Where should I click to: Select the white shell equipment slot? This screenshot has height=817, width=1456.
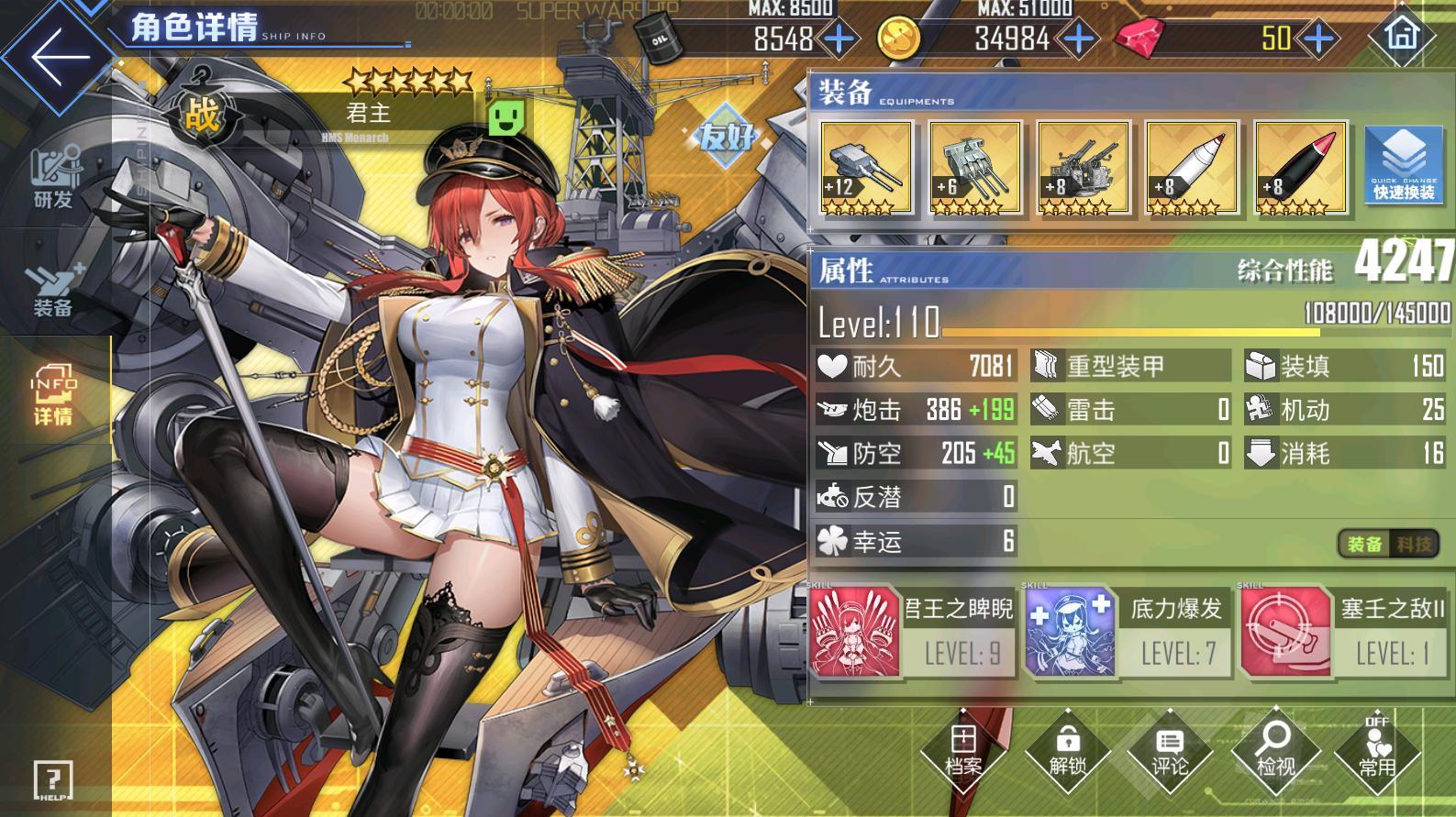pos(1192,168)
